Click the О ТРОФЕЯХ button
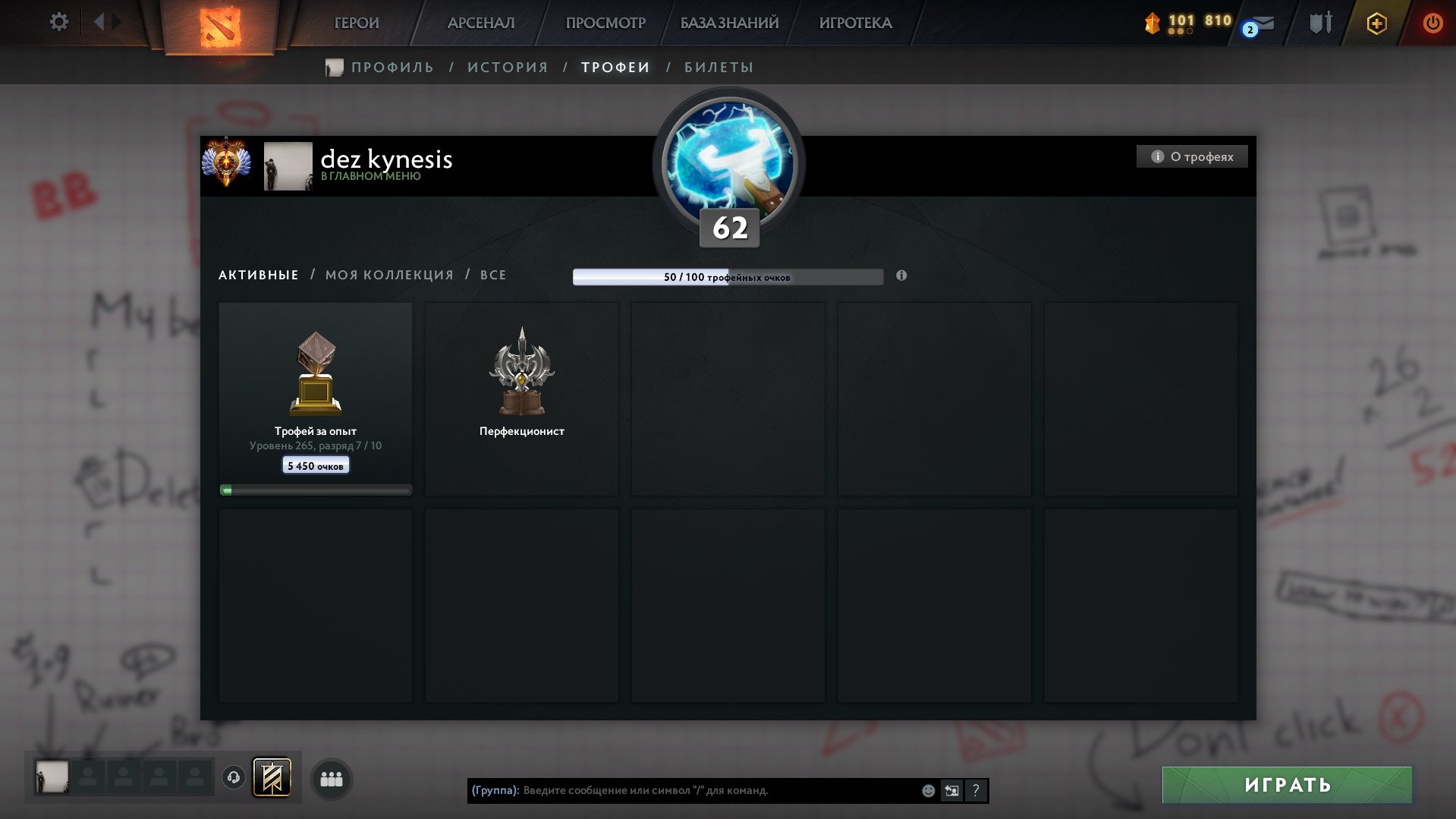Viewport: 1456px width, 819px height. [x=1191, y=156]
